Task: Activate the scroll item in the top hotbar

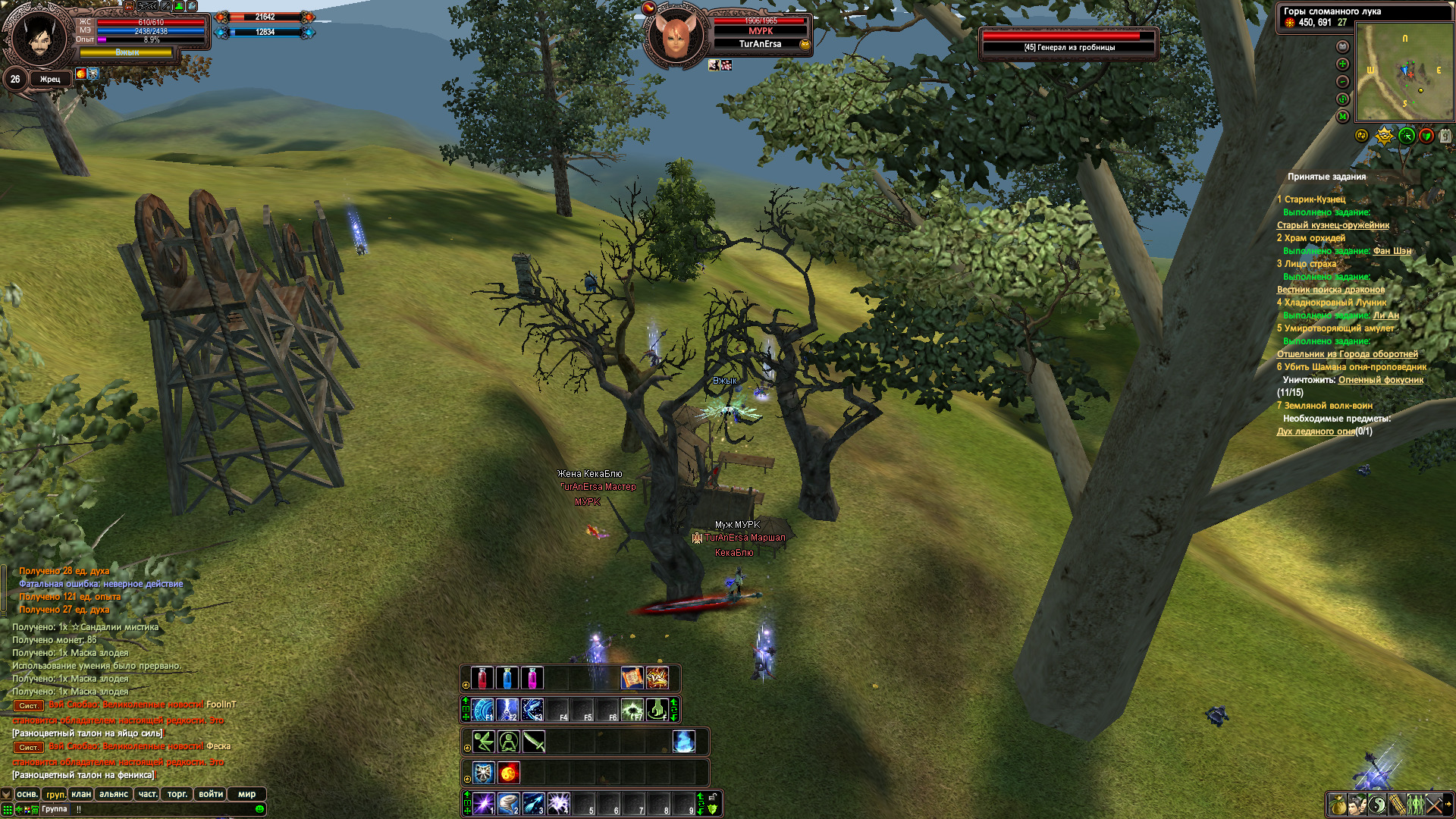Action: point(632,677)
